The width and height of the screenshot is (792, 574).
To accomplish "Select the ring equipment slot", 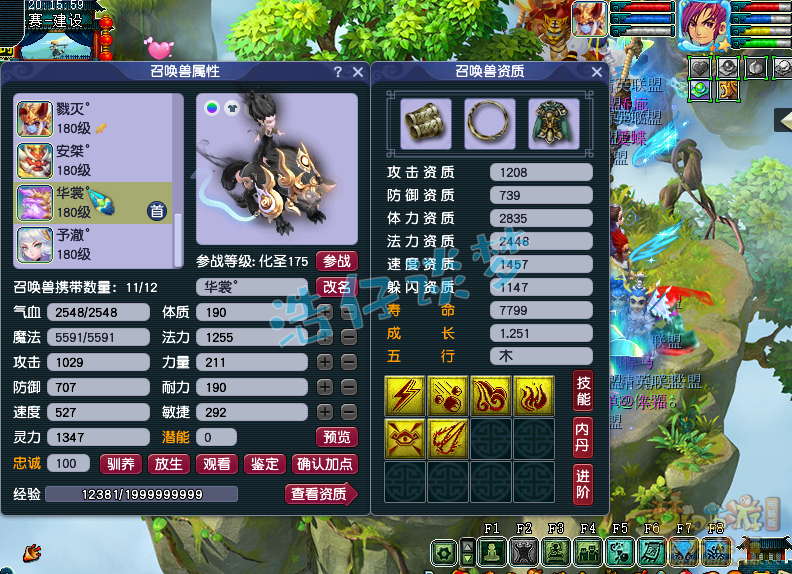I will (x=490, y=123).
